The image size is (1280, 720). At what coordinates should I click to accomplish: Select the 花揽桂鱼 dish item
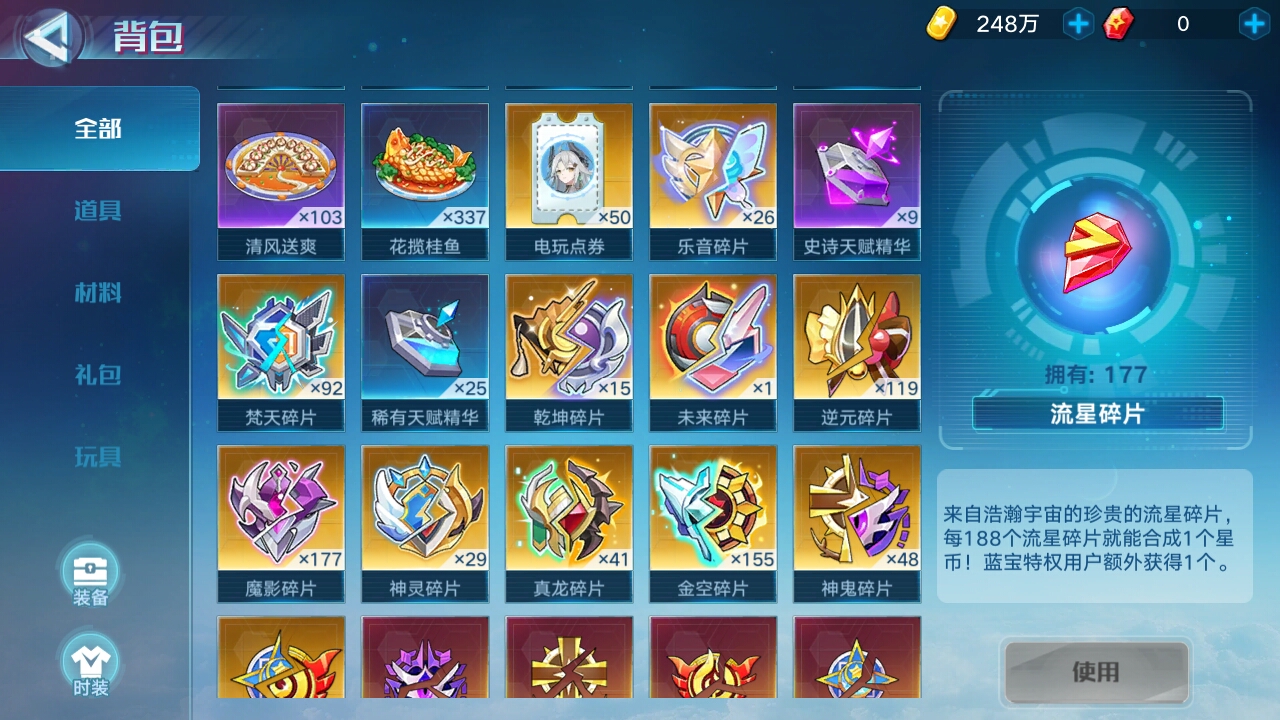(x=425, y=168)
